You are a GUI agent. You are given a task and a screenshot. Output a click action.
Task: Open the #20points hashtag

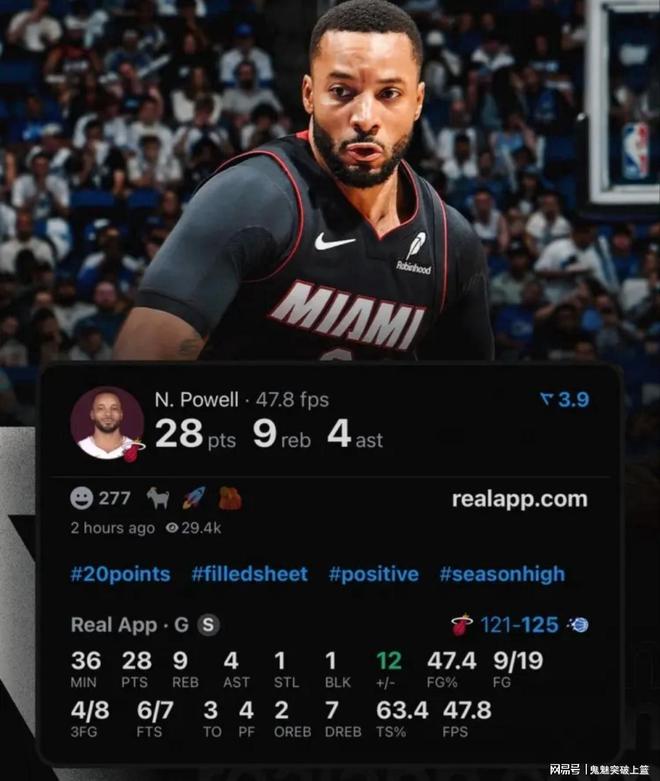tap(120, 574)
